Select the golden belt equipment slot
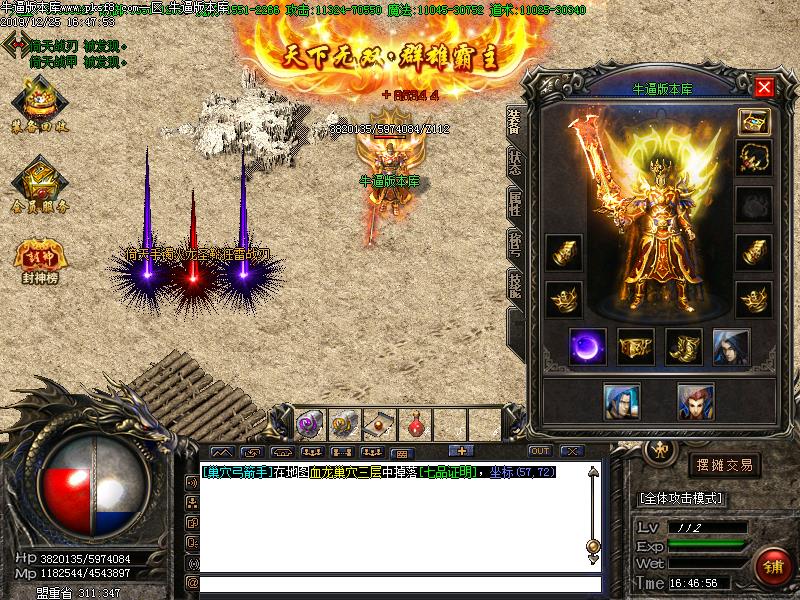The image size is (800, 600). tap(635, 346)
